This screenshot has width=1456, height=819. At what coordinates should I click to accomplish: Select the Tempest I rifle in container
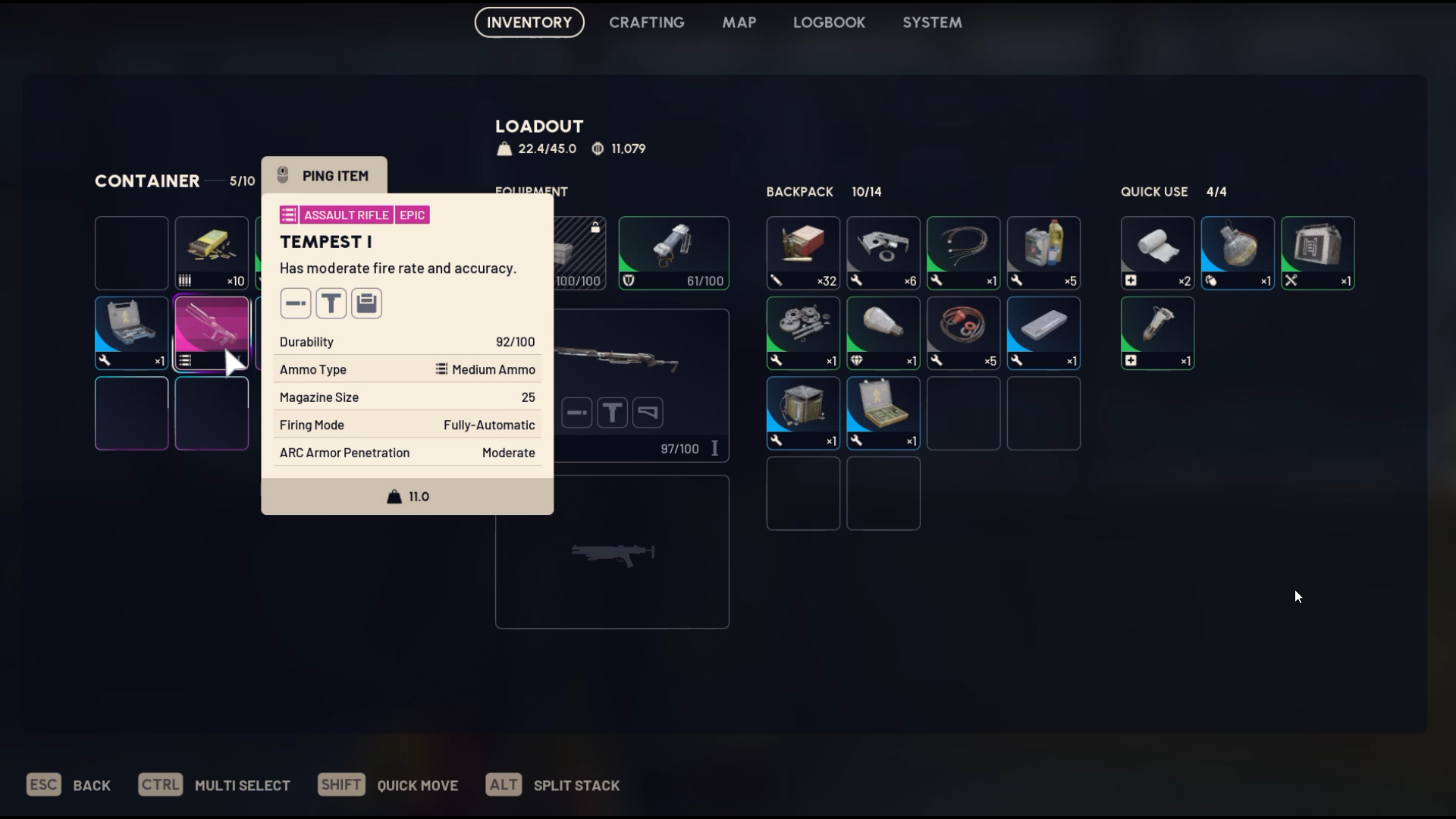212,333
